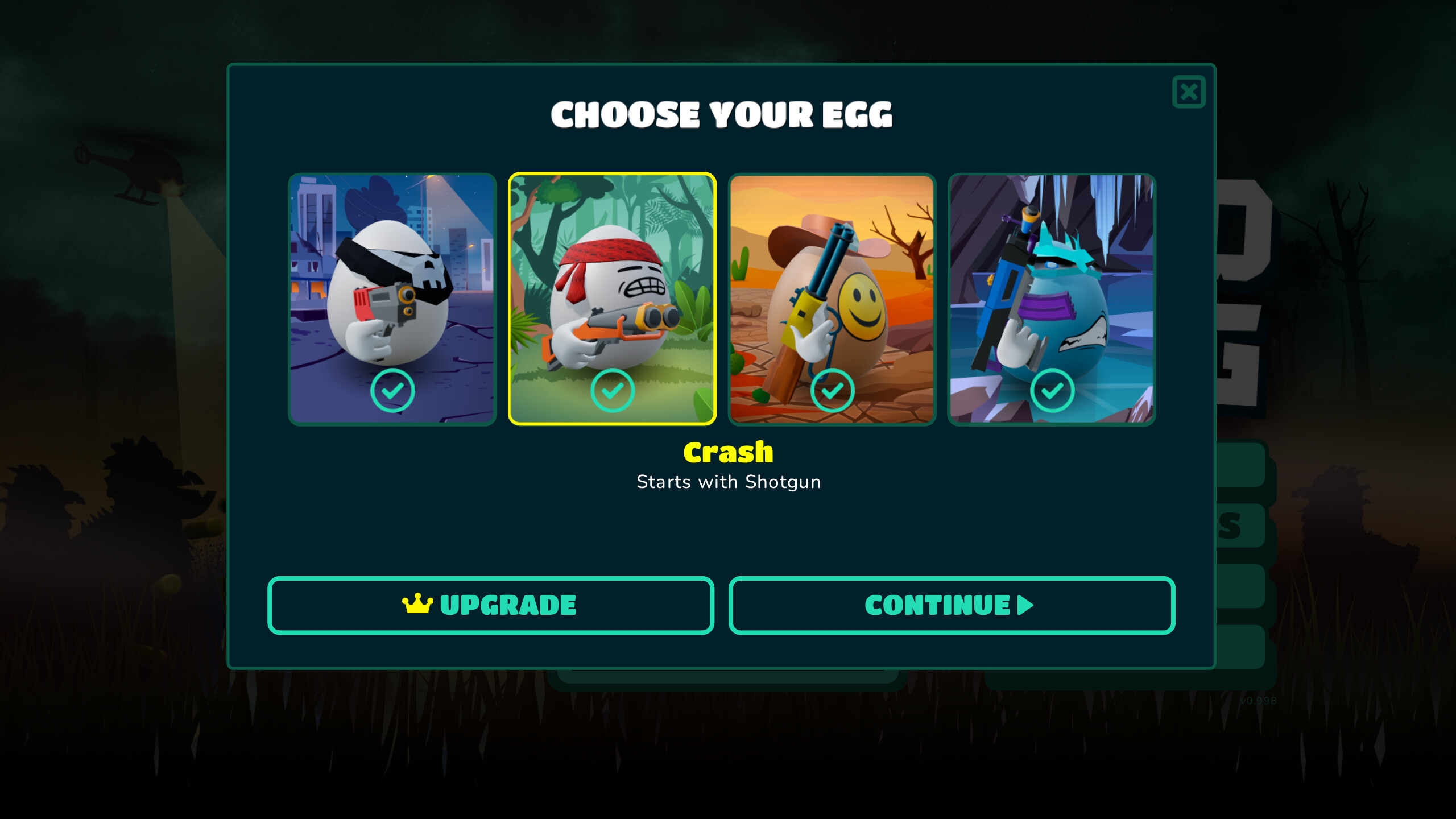1456x819 pixels.
Task: Toggle the checkmark under the Crash egg
Action: (613, 391)
